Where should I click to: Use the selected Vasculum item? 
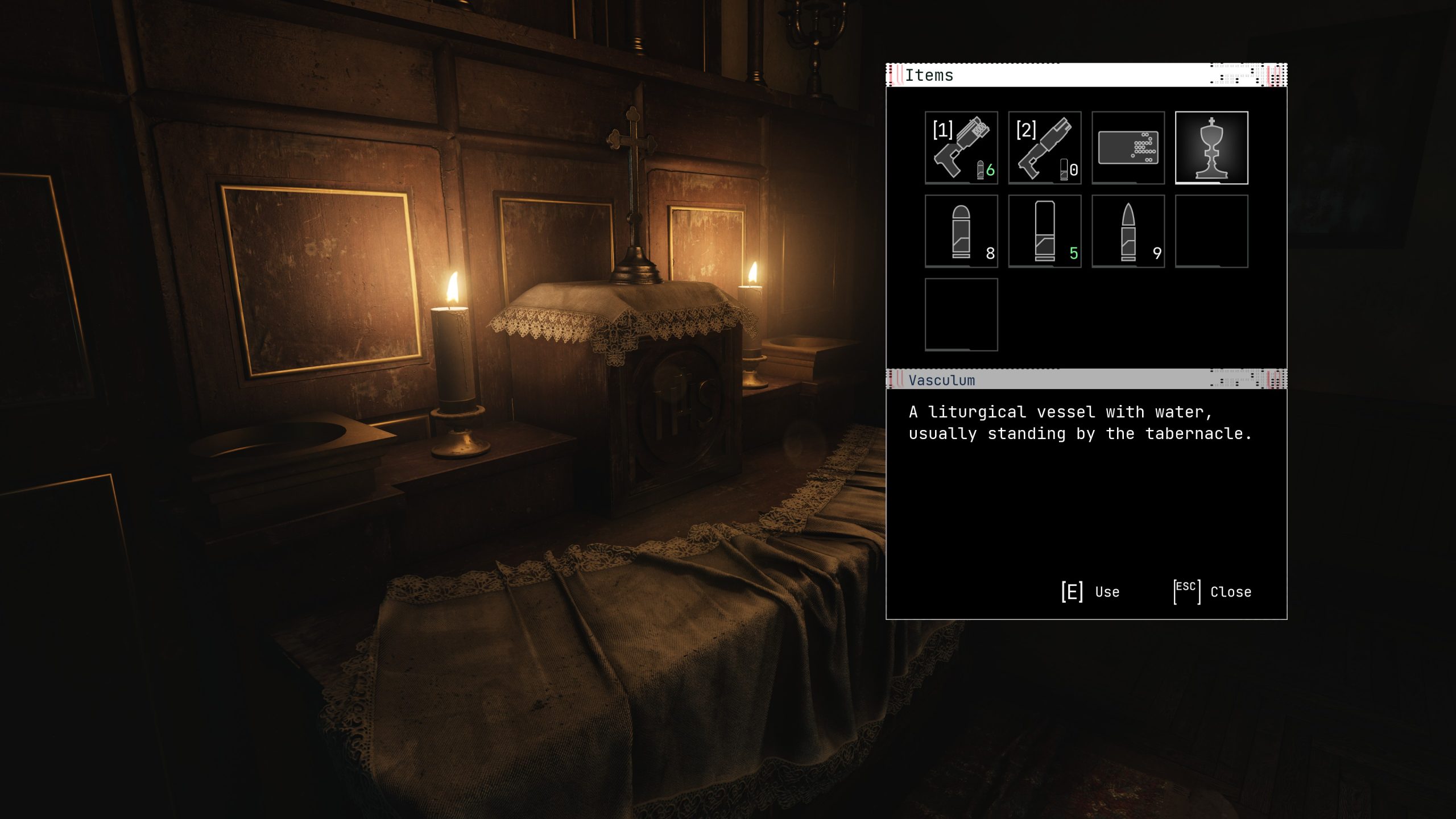click(x=1090, y=592)
